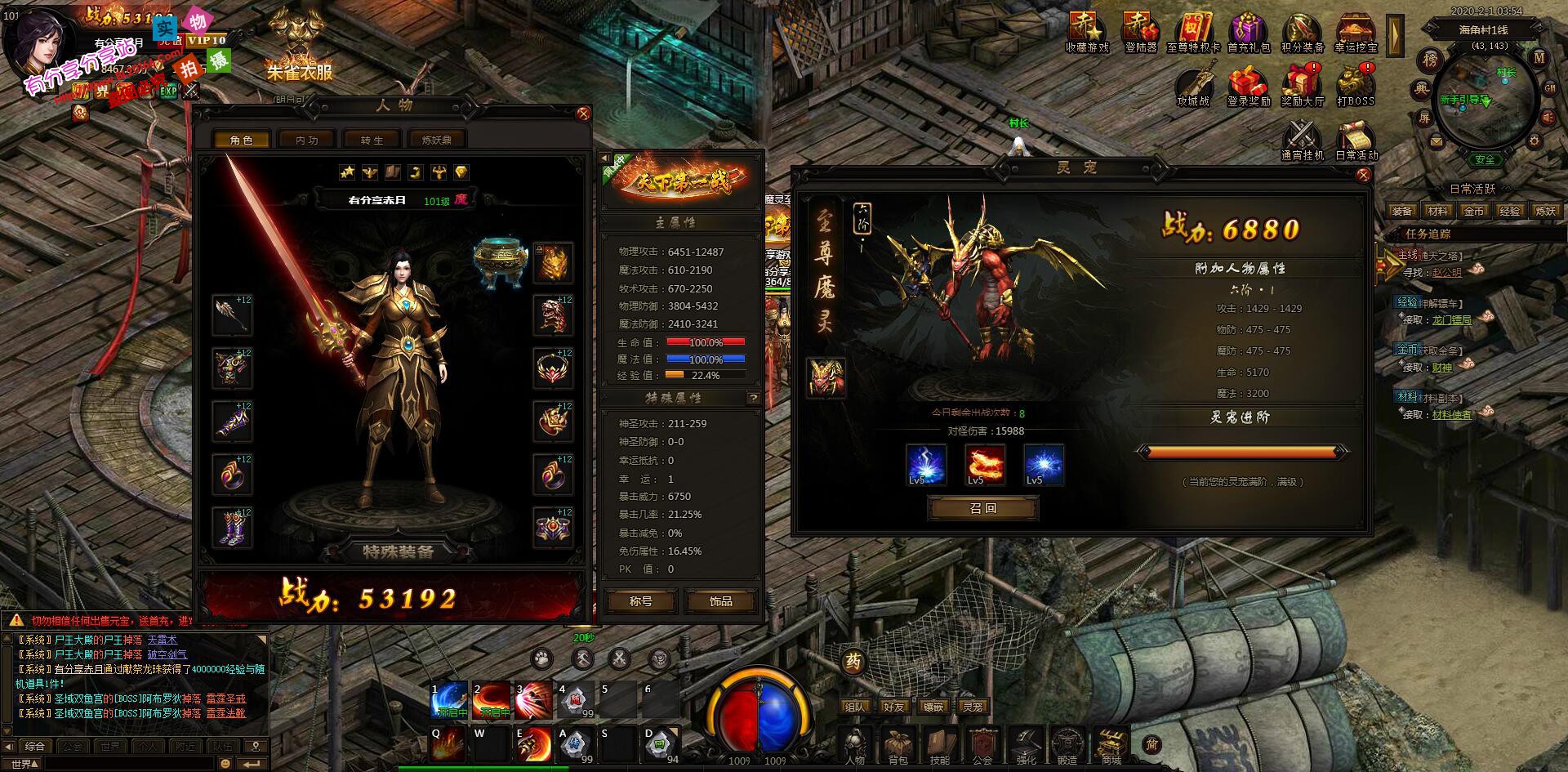Image resolution: width=1568 pixels, height=772 pixels.
Task: Open 日常活动 daily activities scroll
Action: 1356,139
